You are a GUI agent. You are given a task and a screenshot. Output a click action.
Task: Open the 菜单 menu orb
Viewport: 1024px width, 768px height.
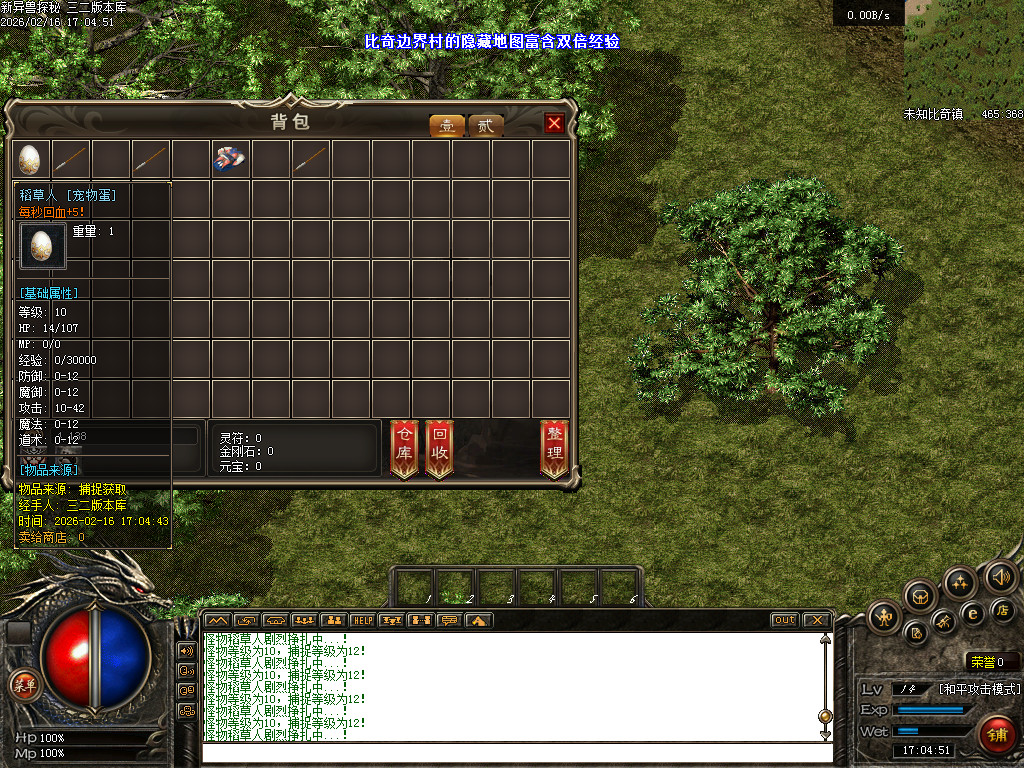click(23, 685)
